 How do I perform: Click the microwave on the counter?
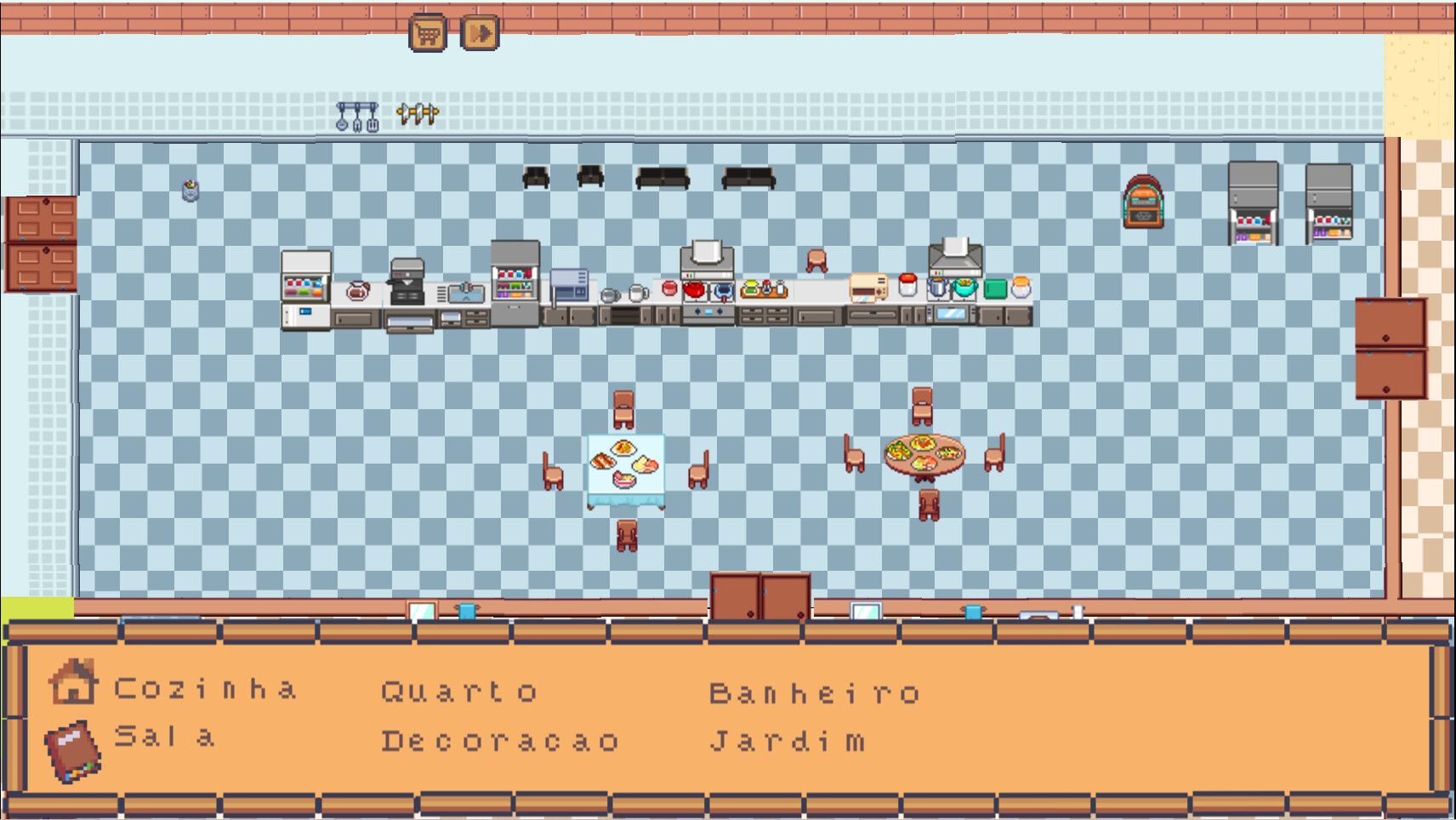tap(568, 285)
